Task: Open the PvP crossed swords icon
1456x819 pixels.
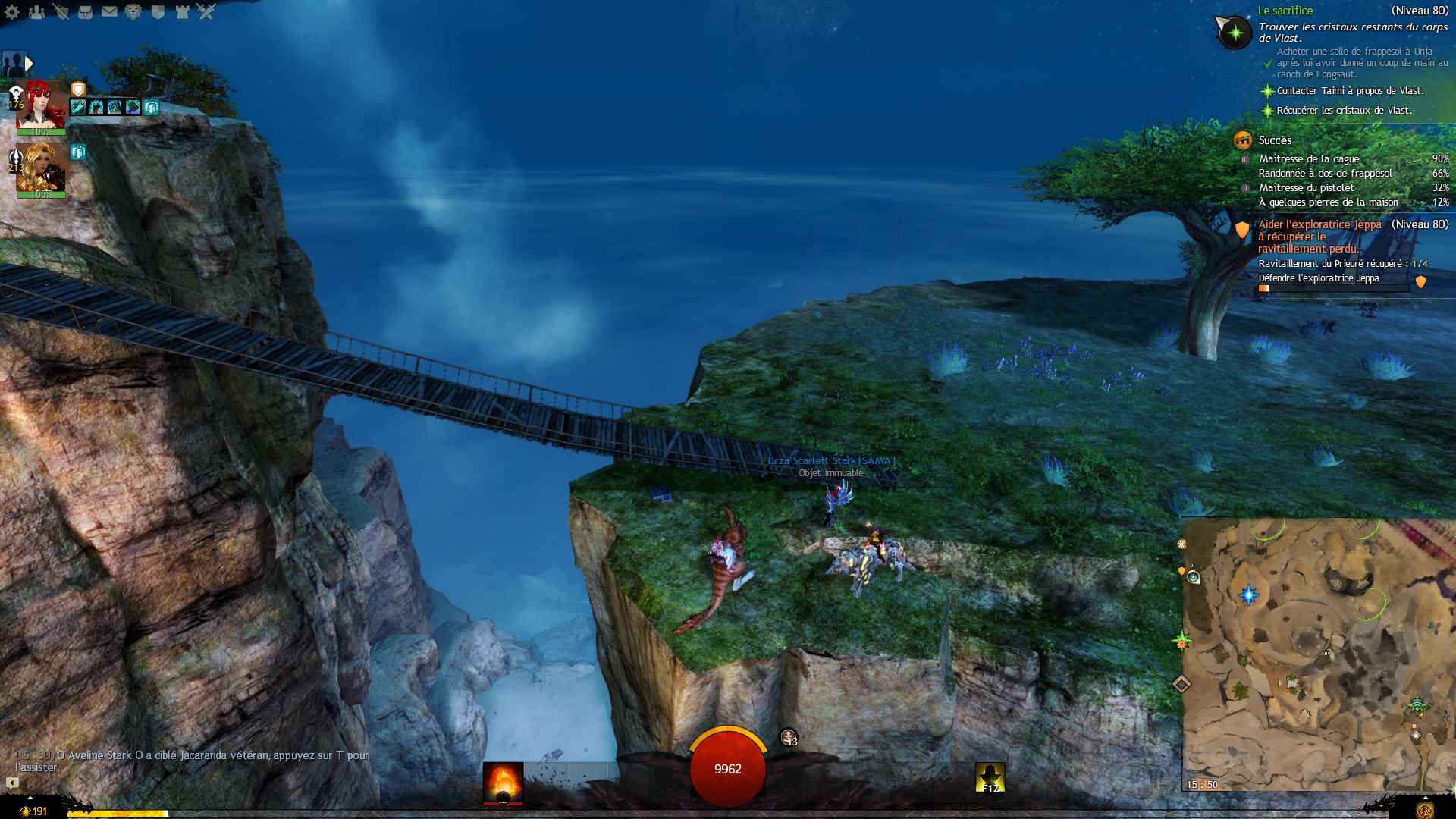Action: (x=206, y=11)
